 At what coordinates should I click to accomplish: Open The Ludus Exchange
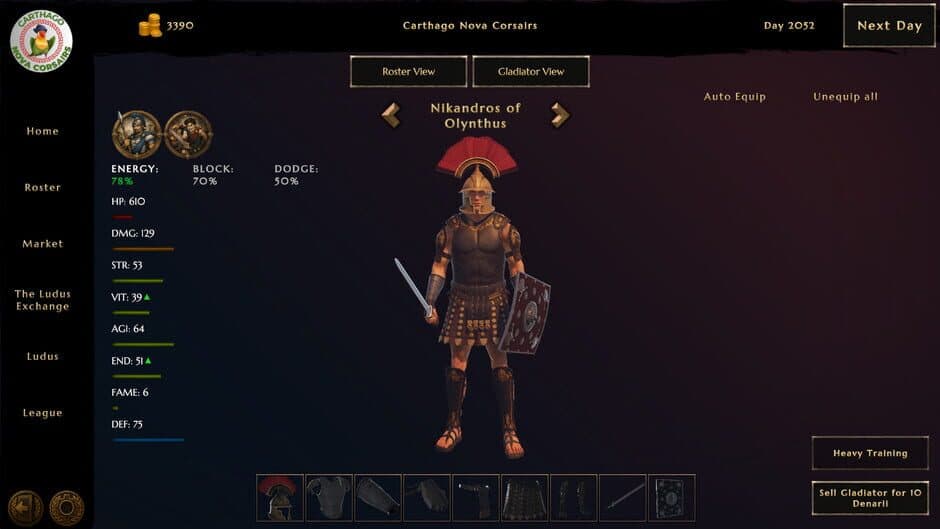point(42,300)
